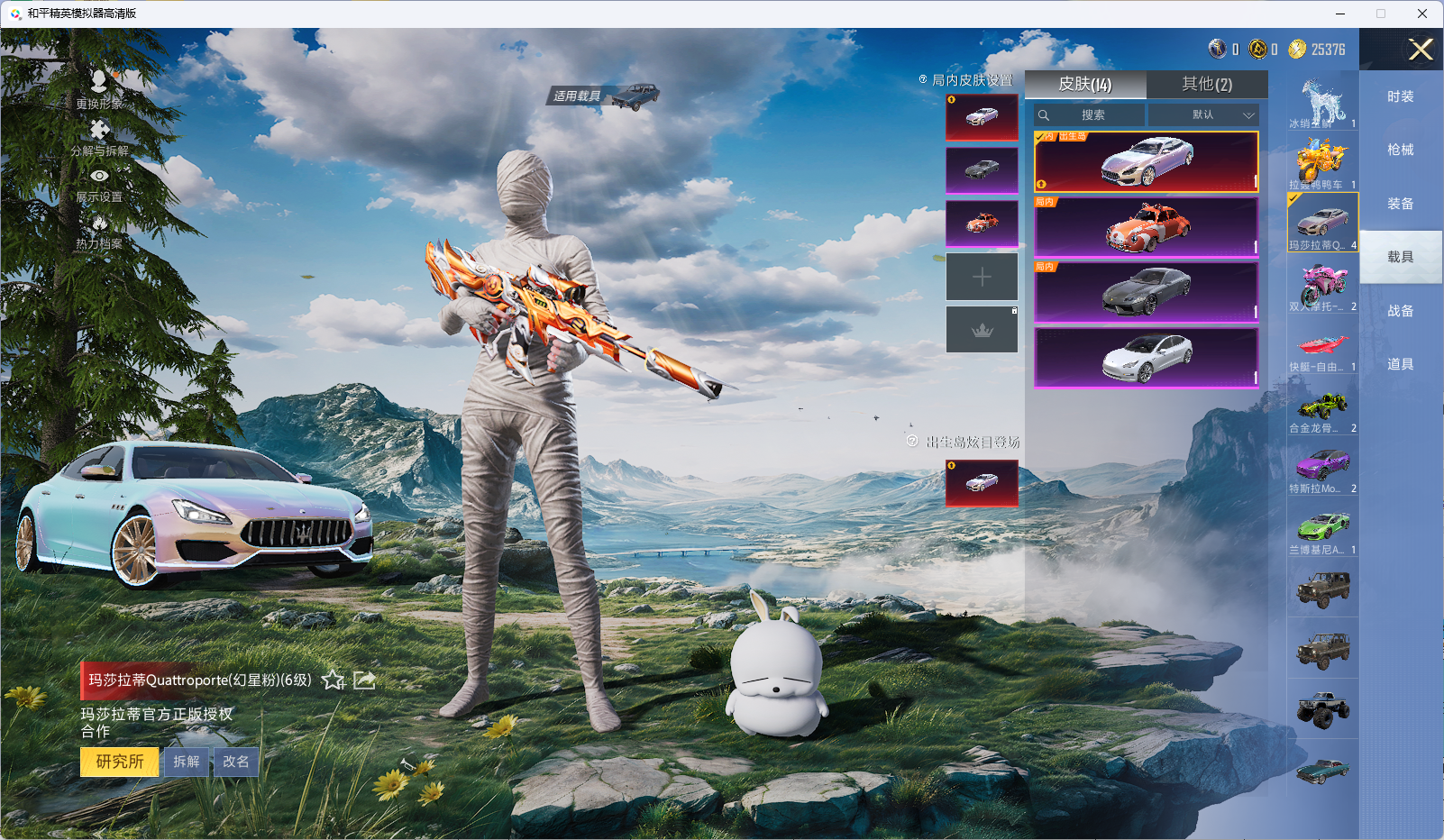Open the 研究所 button
This screenshot has width=1444, height=840.
click(x=120, y=762)
